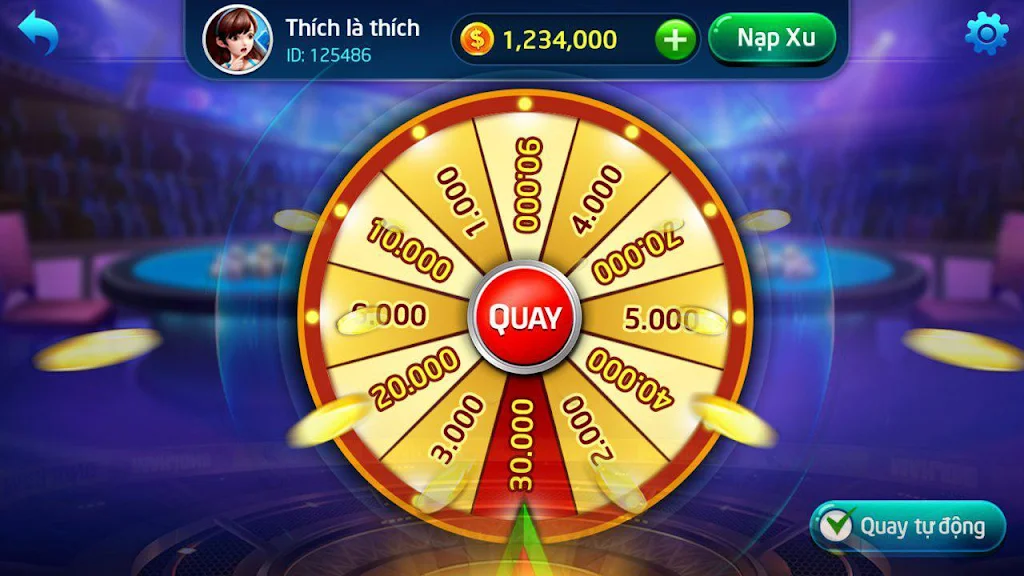1024x576 pixels.
Task: Go back with the blue arrow
Action: 38,33
